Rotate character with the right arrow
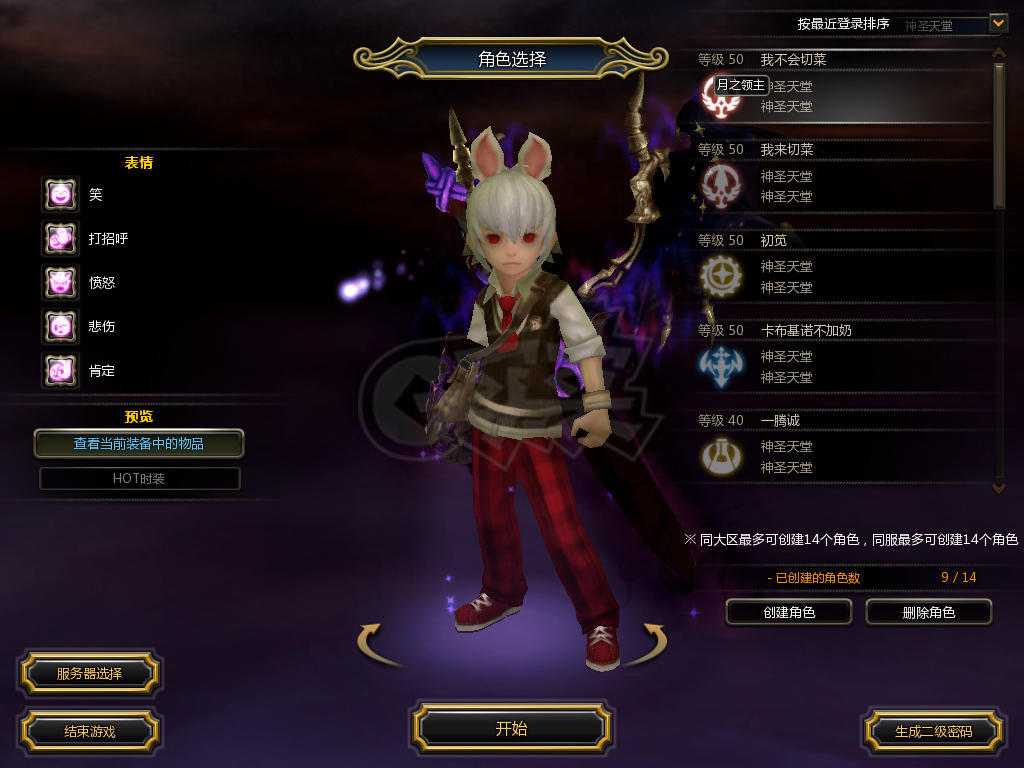This screenshot has width=1024, height=768. [x=648, y=642]
